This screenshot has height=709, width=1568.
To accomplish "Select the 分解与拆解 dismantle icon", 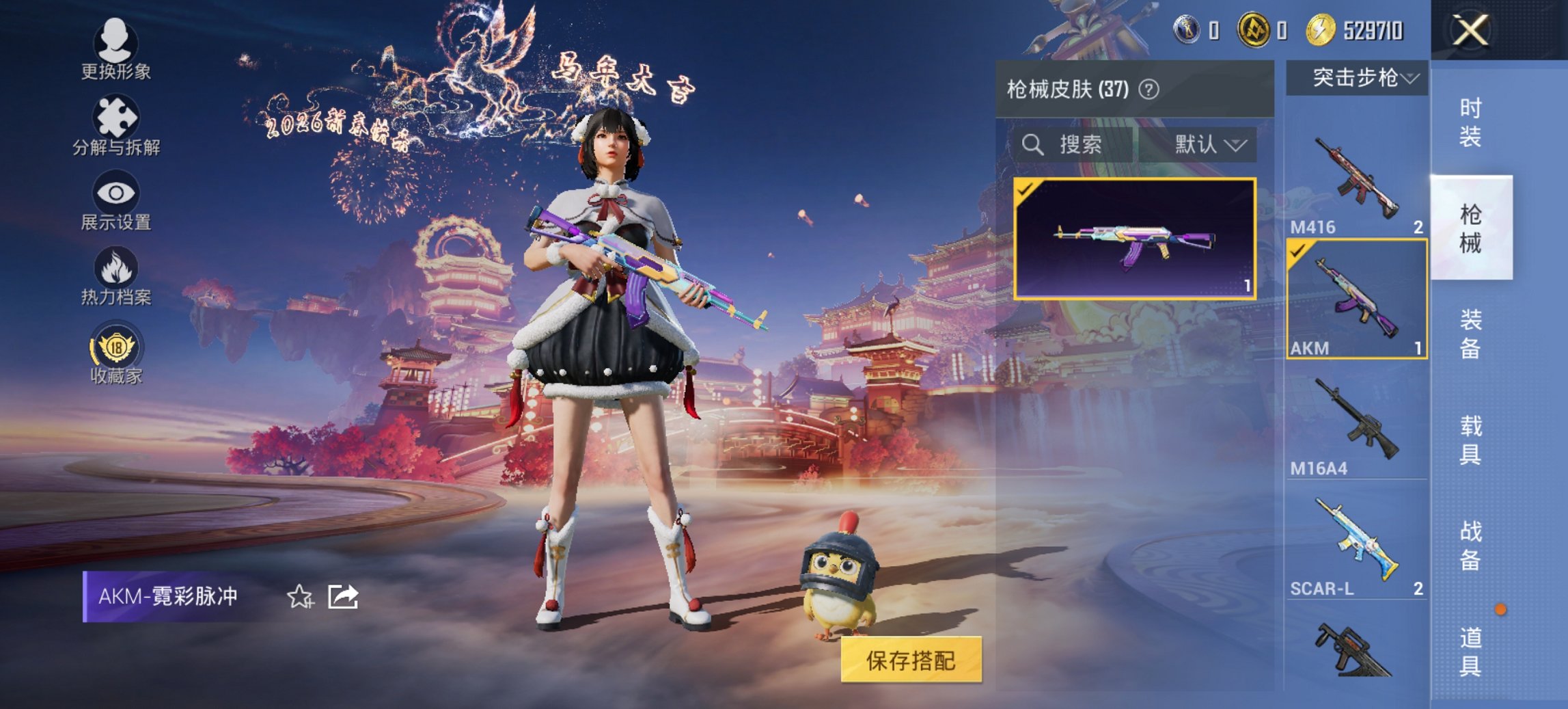I will tap(116, 125).
